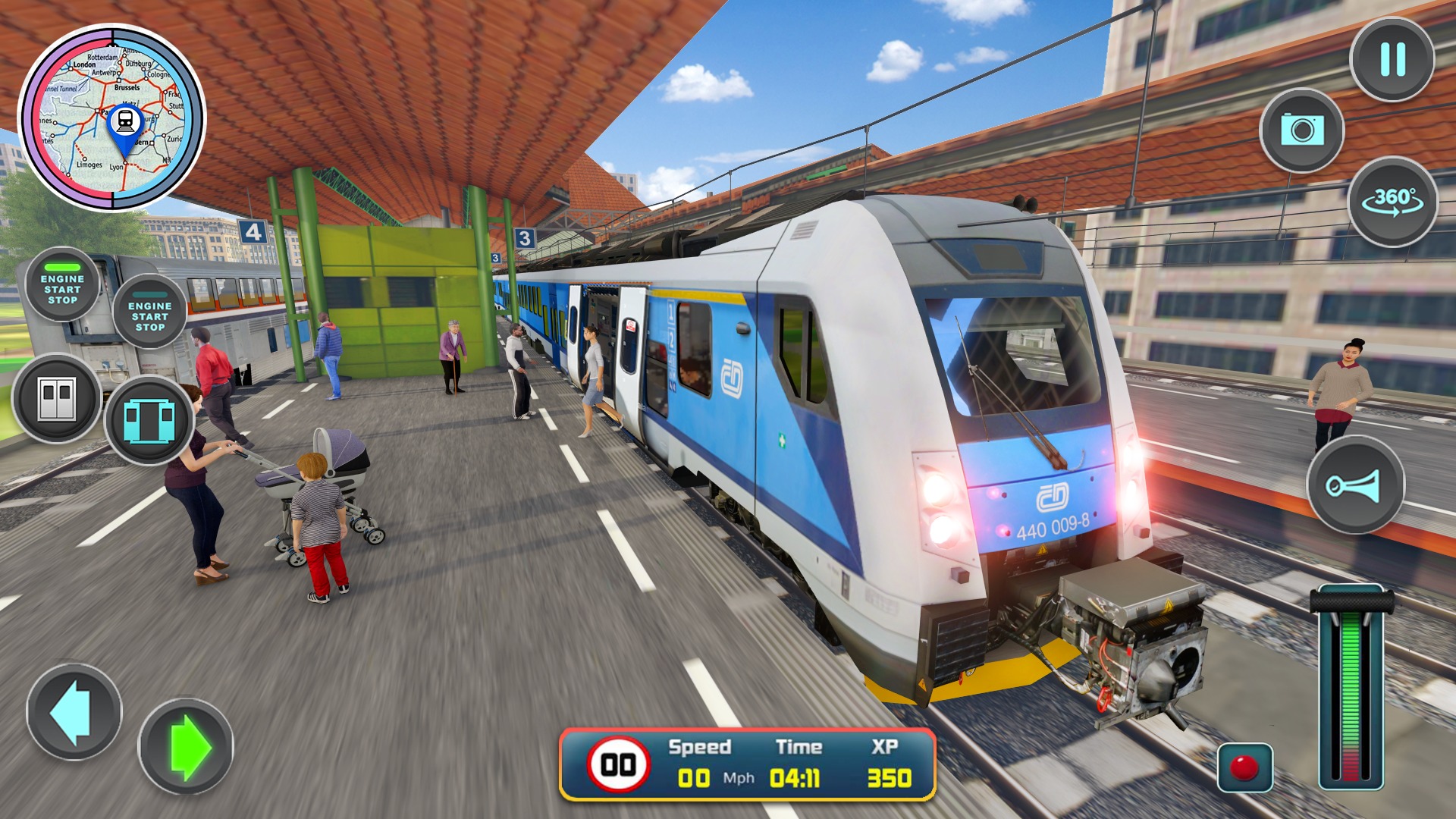Click the 00 speed limit sign
The image size is (1456, 819).
click(x=617, y=763)
